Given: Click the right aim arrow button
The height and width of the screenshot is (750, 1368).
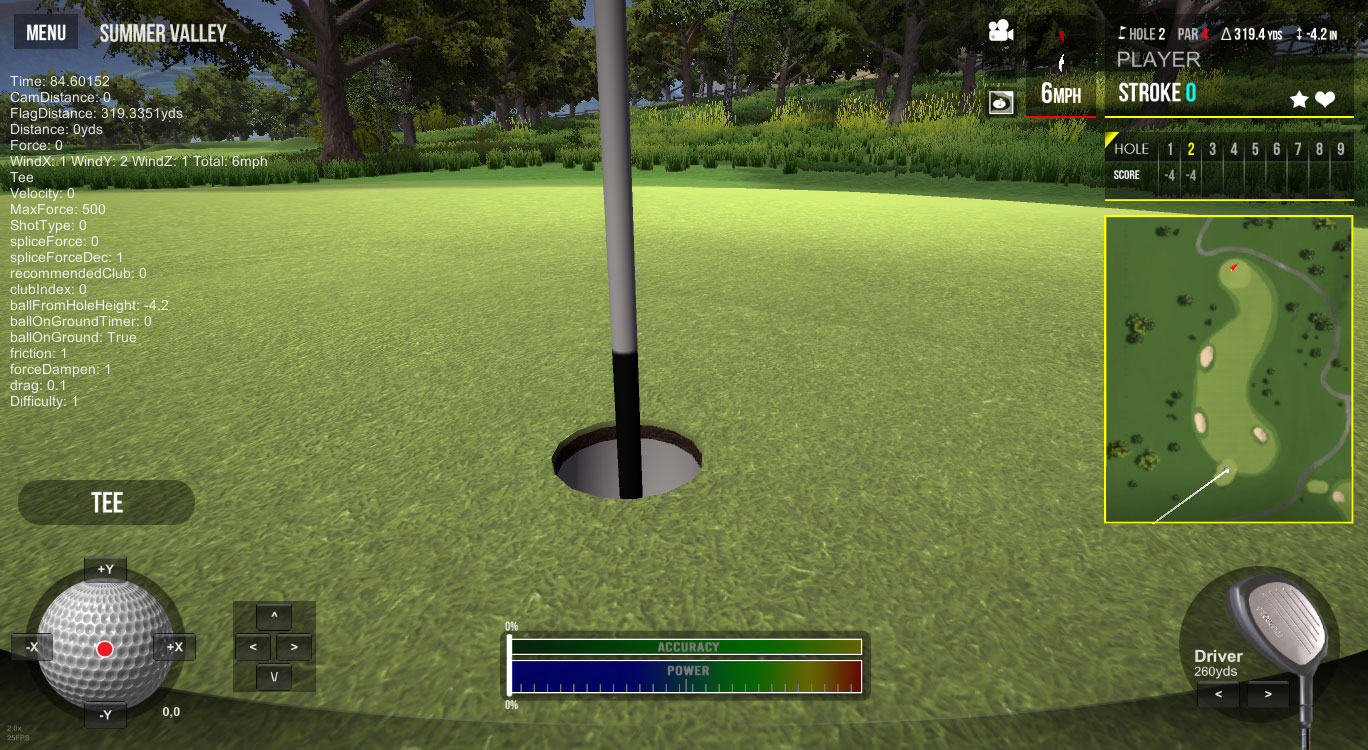Looking at the screenshot, I should coord(294,647).
